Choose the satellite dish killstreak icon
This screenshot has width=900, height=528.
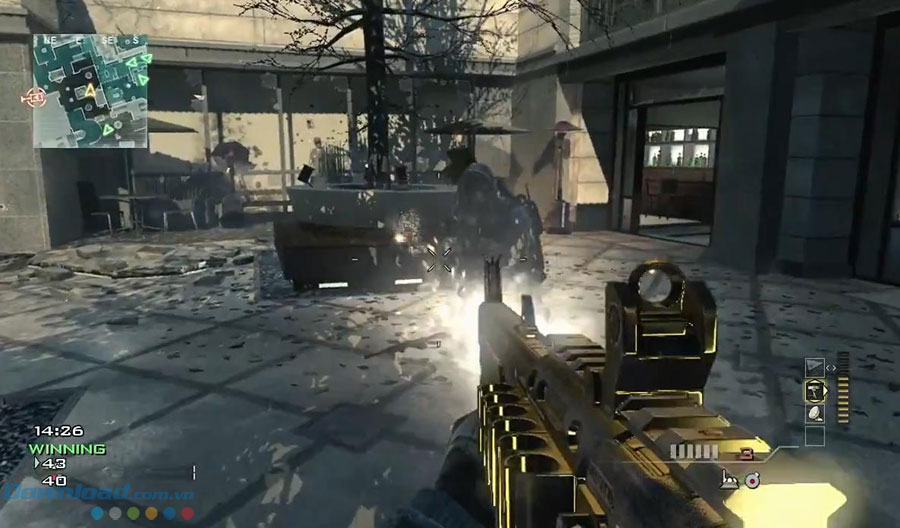(x=815, y=411)
